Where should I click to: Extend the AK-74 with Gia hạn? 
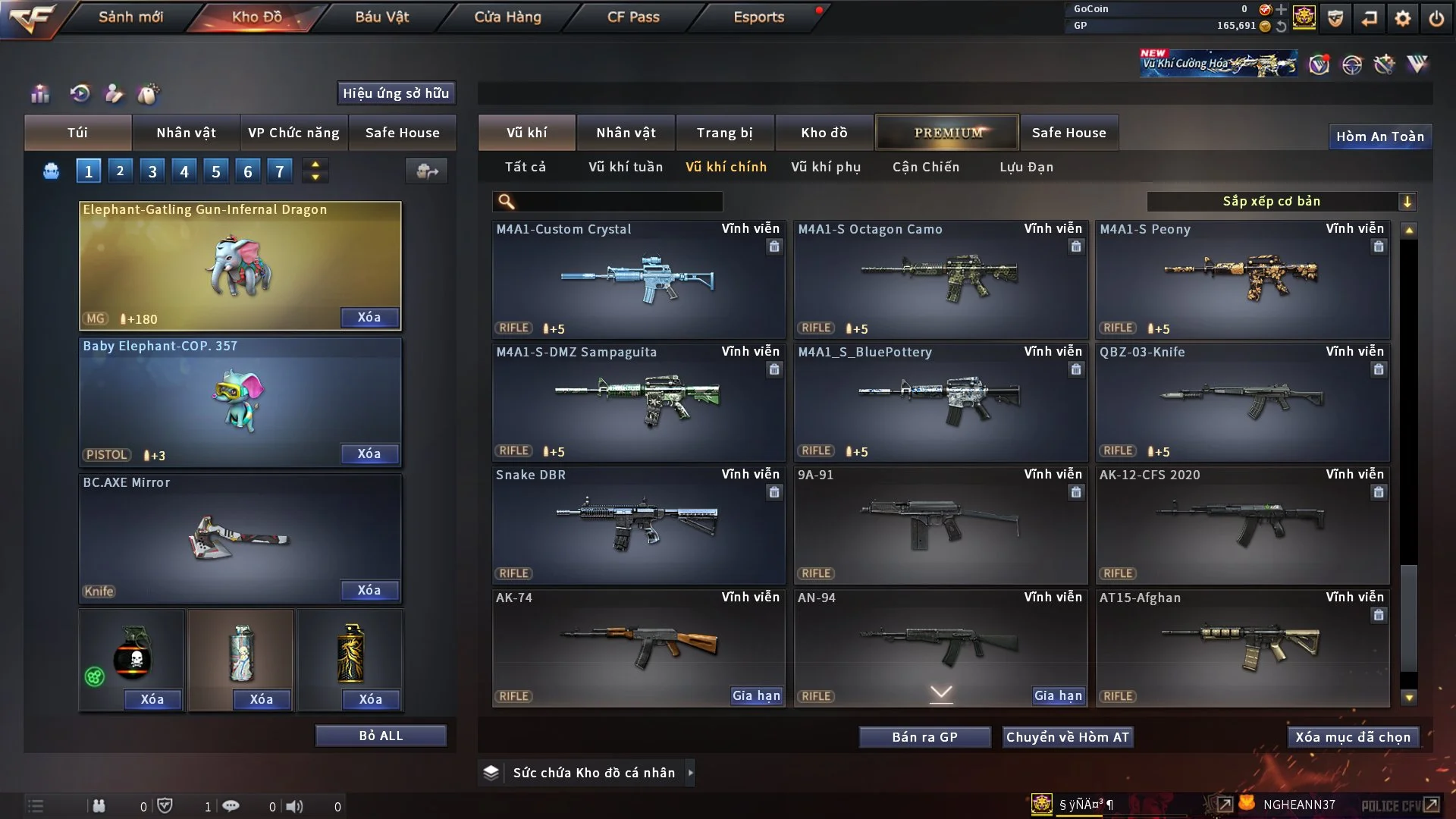coord(755,695)
